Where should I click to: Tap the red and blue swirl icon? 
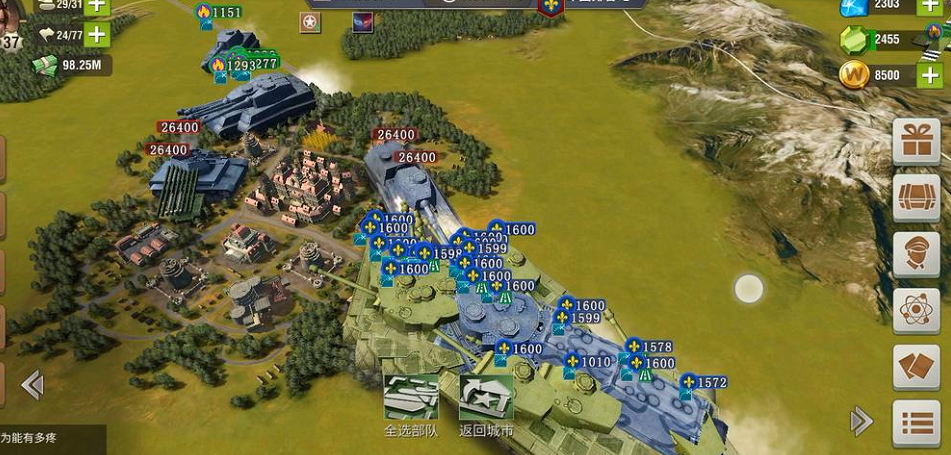point(362,22)
